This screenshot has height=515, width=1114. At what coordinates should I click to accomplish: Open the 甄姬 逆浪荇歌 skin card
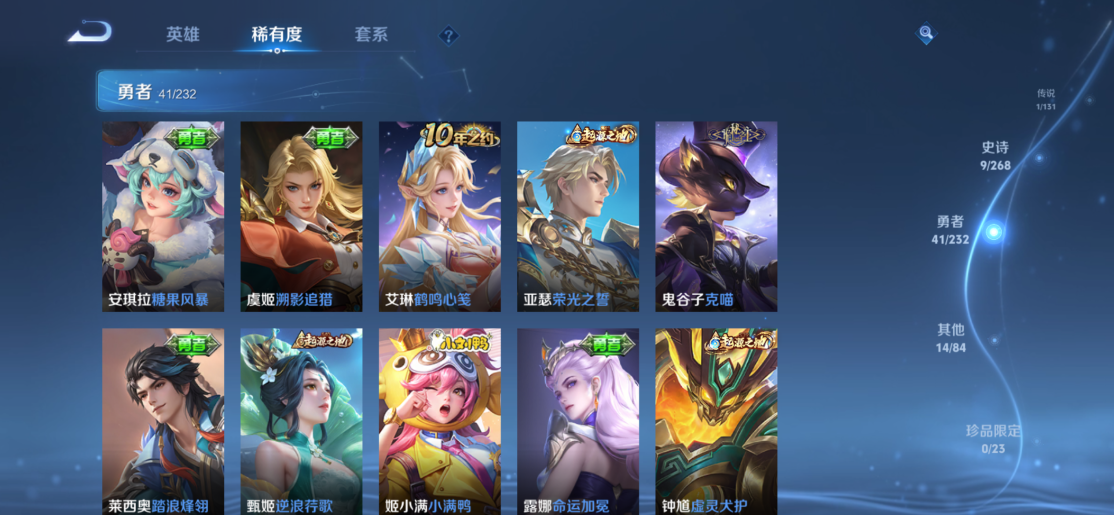pyautogui.click(x=301, y=421)
